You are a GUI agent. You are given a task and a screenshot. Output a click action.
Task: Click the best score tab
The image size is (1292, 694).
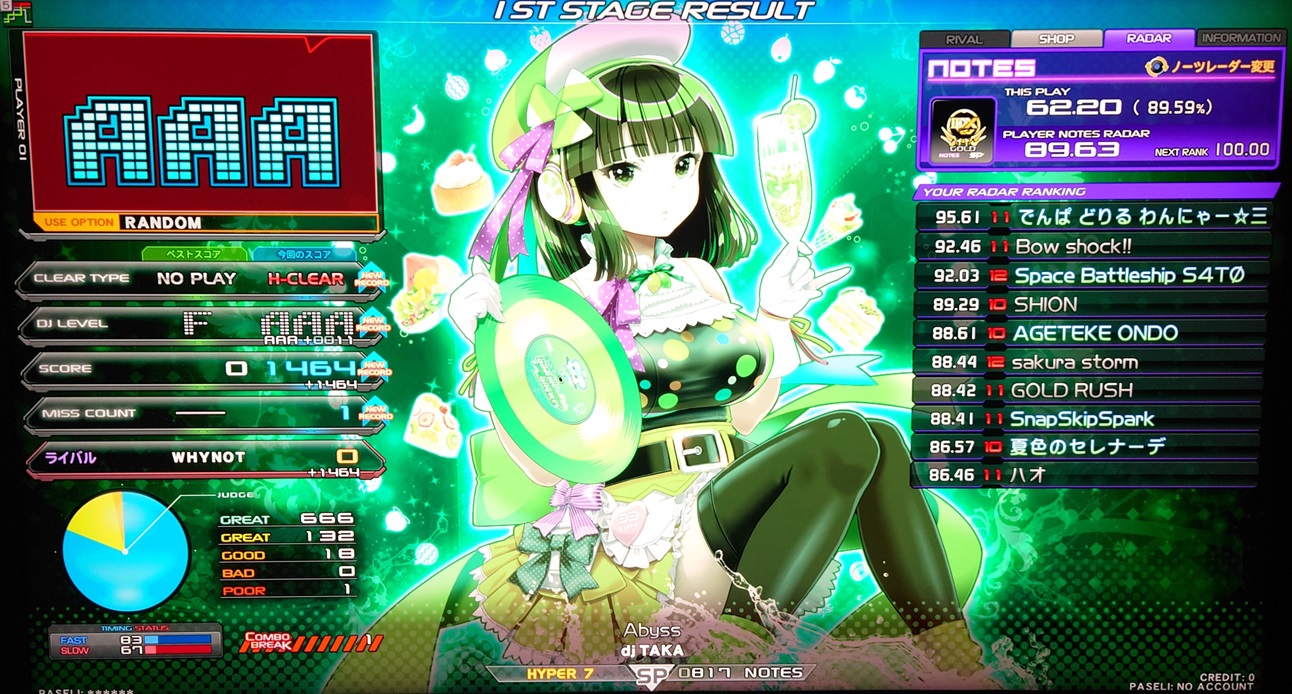click(194, 254)
